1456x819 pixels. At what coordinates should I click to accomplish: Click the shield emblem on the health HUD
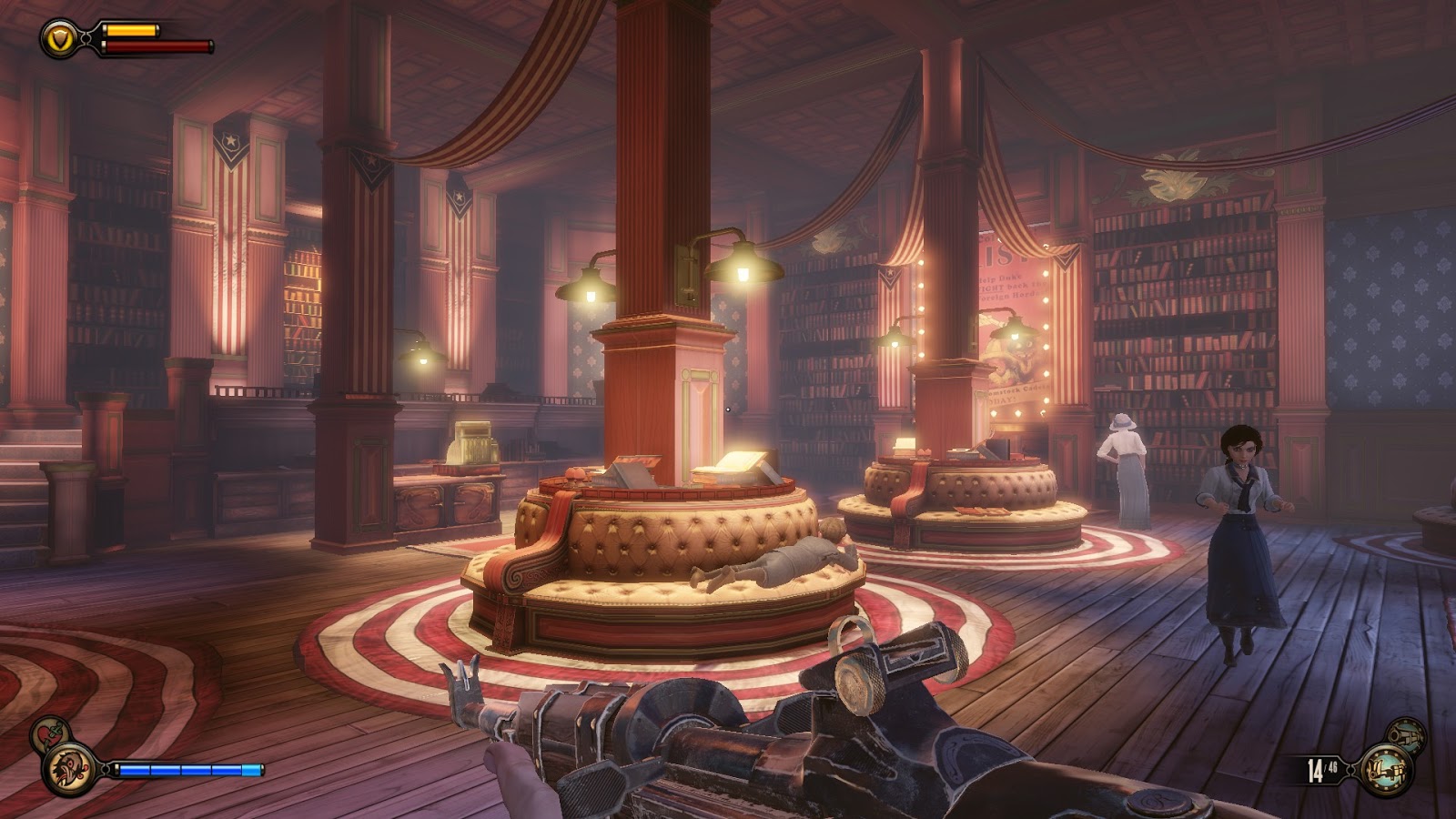60,39
